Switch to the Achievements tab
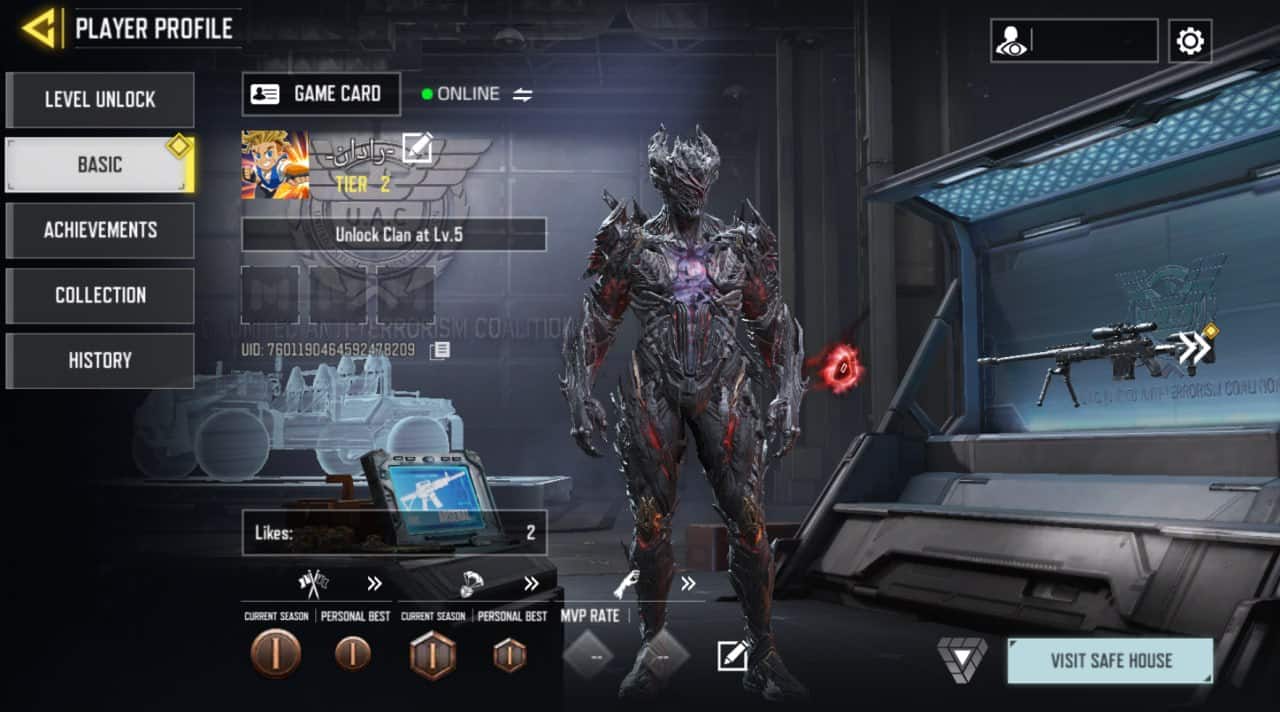Image resolution: width=1280 pixels, height=712 pixels. (x=100, y=230)
